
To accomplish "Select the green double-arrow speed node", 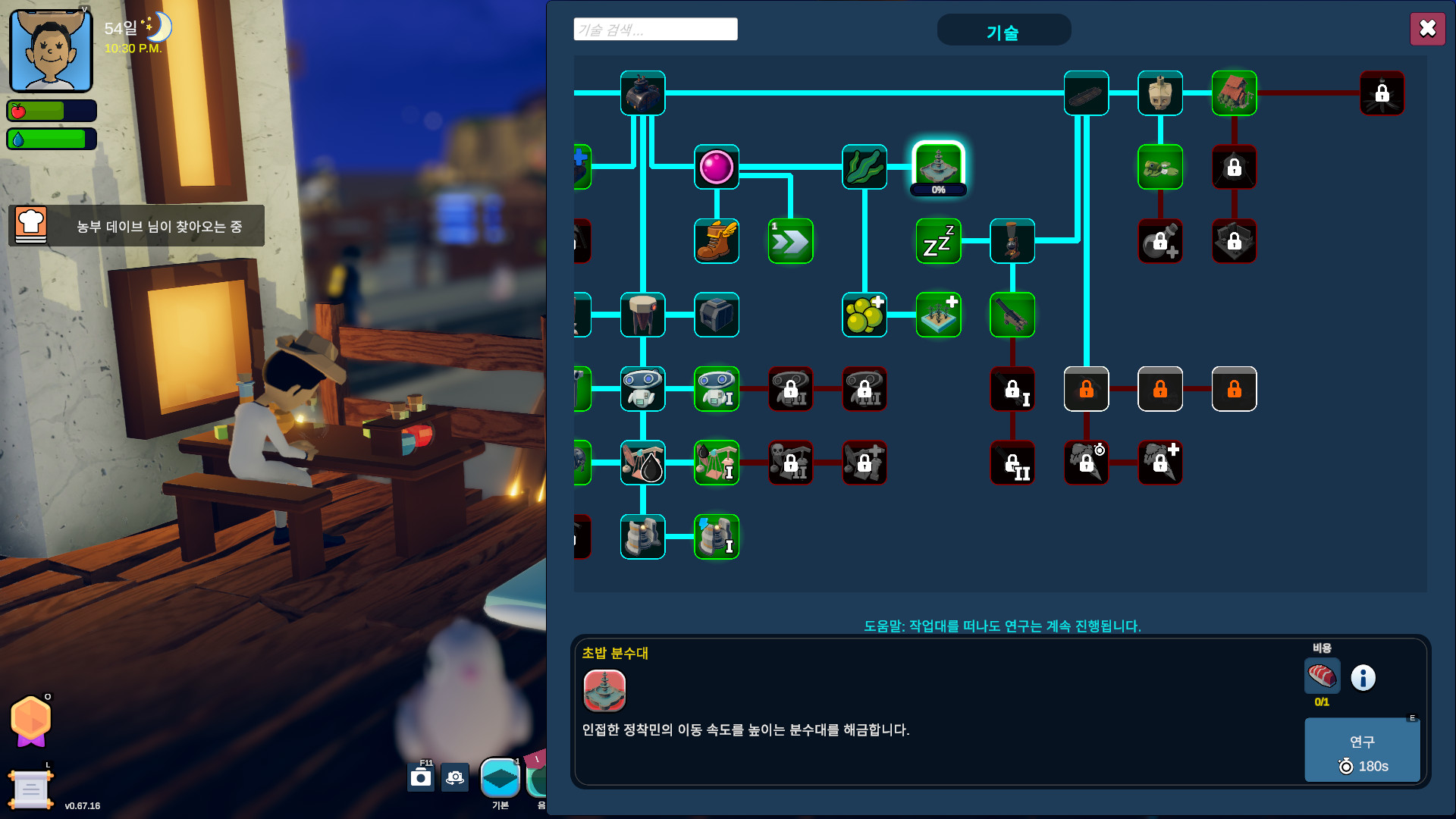I will [790, 241].
